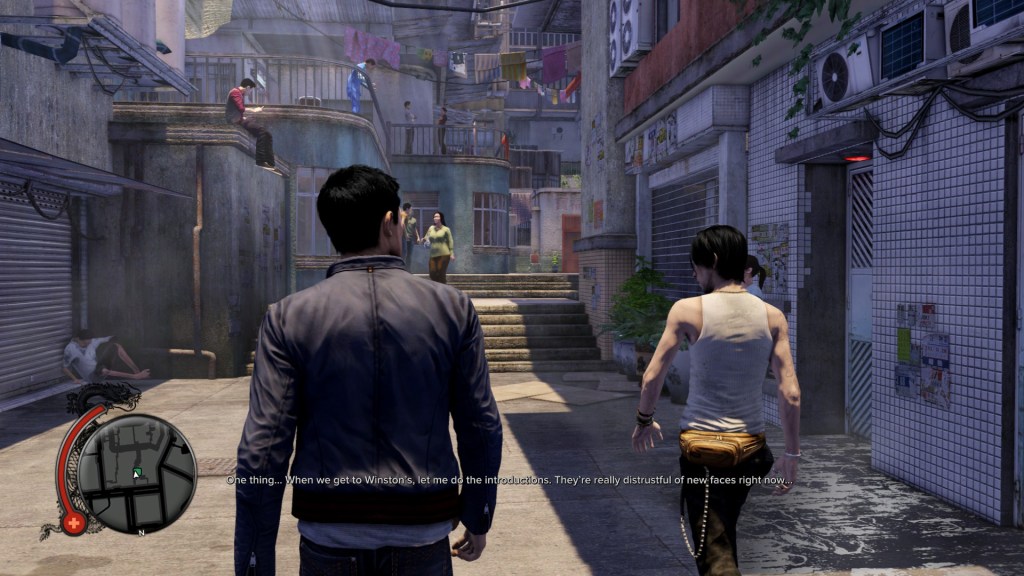The height and width of the screenshot is (576, 1024).
Task: Select the green objective marker on the minimap
Action: point(137,471)
